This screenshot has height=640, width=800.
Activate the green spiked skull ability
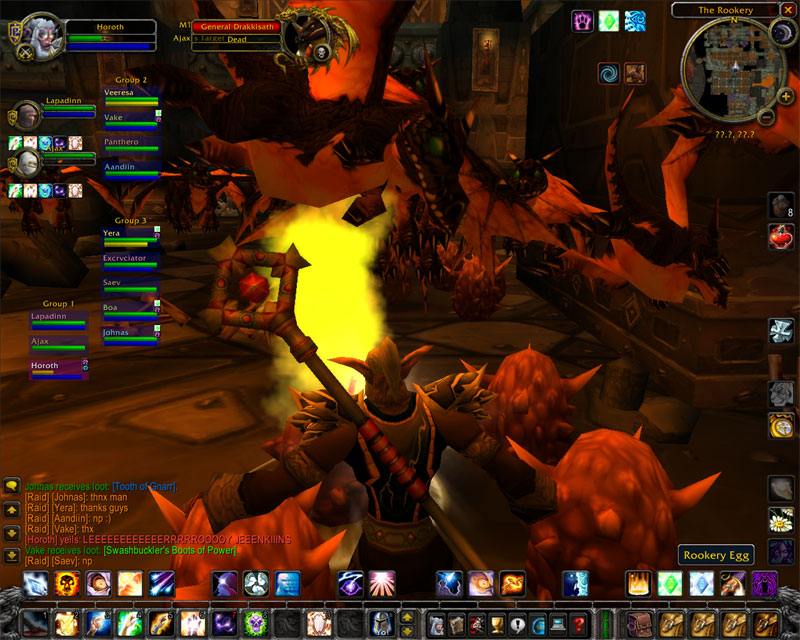click(x=255, y=624)
